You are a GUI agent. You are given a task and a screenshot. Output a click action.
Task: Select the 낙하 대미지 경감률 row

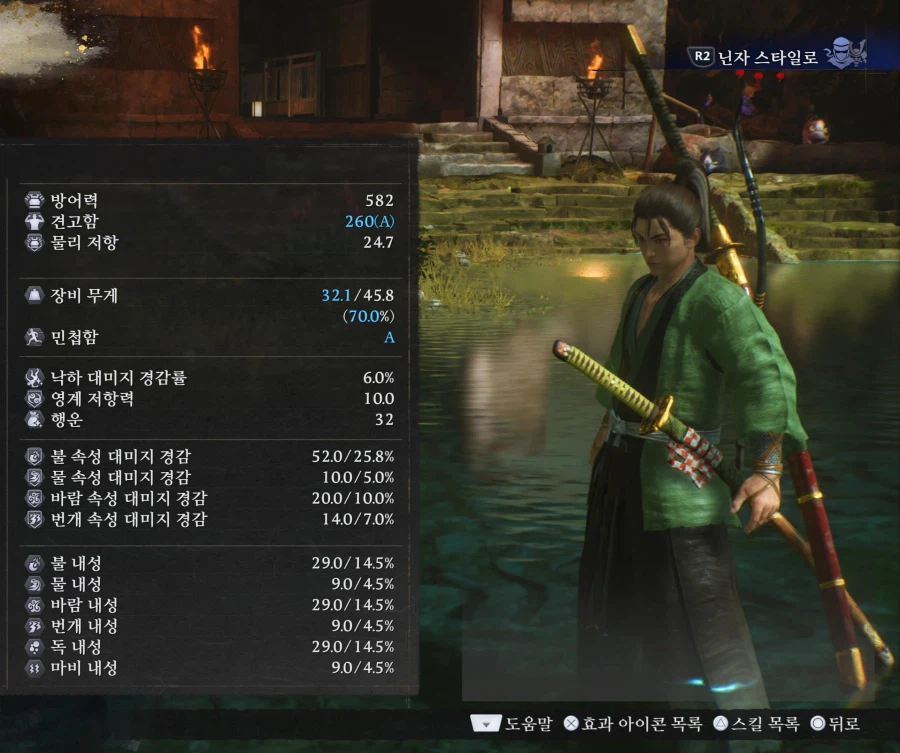click(x=208, y=378)
